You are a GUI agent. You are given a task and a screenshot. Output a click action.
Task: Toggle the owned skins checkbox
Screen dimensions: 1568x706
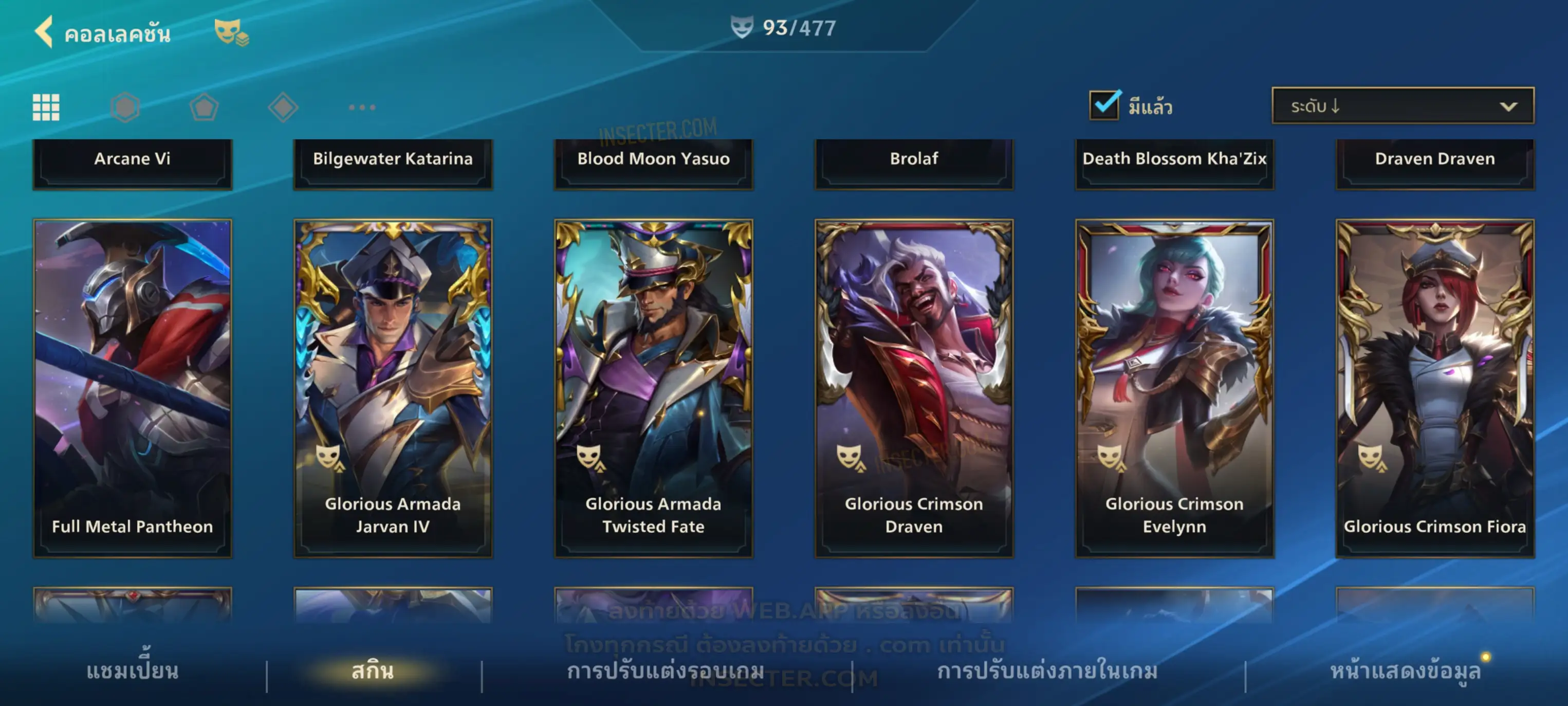tap(1104, 105)
